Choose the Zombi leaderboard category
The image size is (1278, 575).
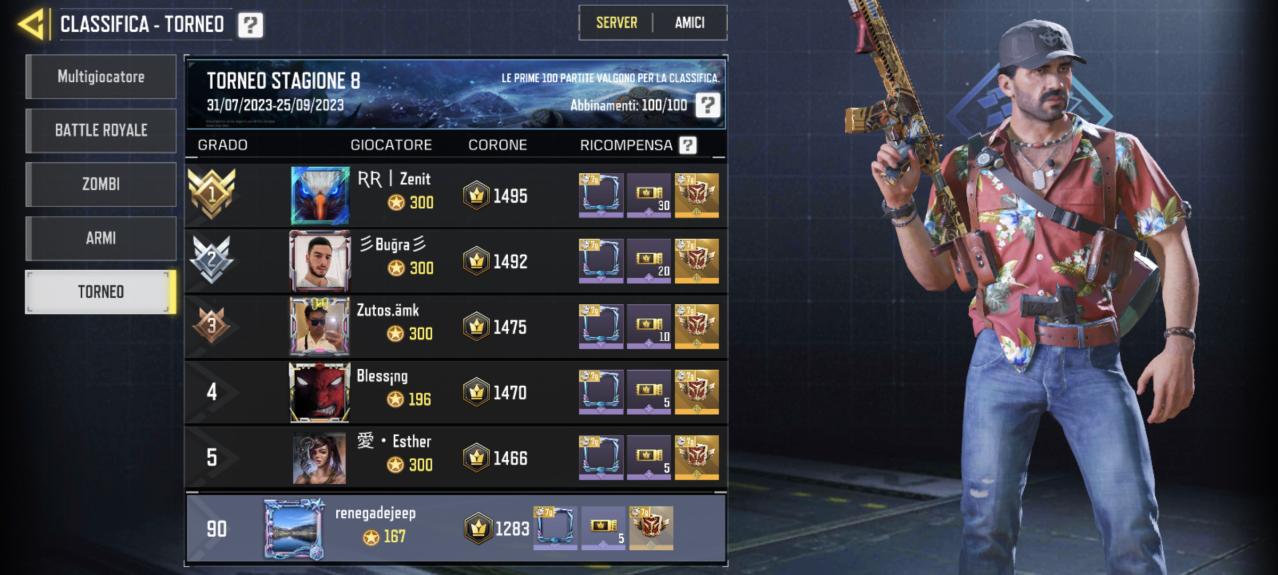coord(101,184)
